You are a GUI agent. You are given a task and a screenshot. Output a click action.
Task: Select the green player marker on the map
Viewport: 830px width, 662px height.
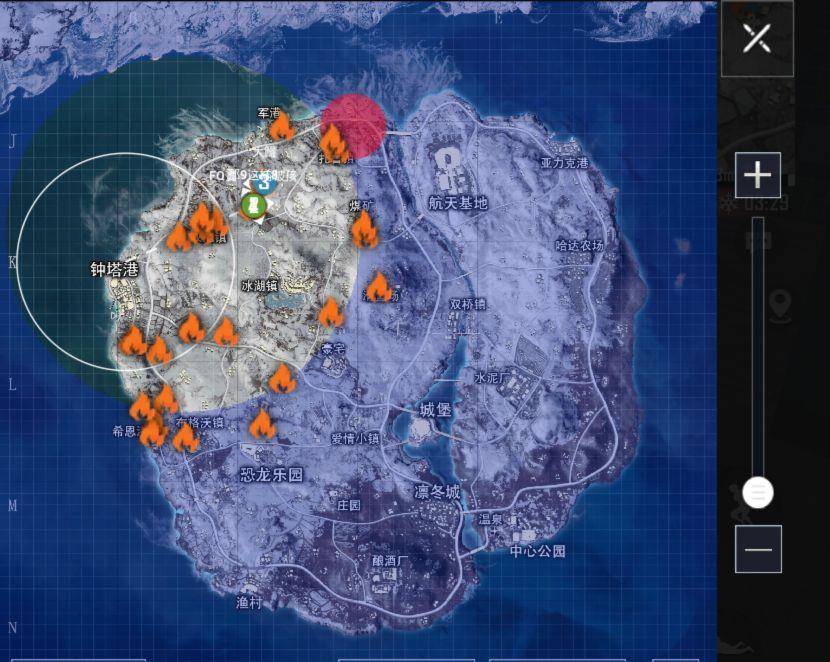click(253, 206)
